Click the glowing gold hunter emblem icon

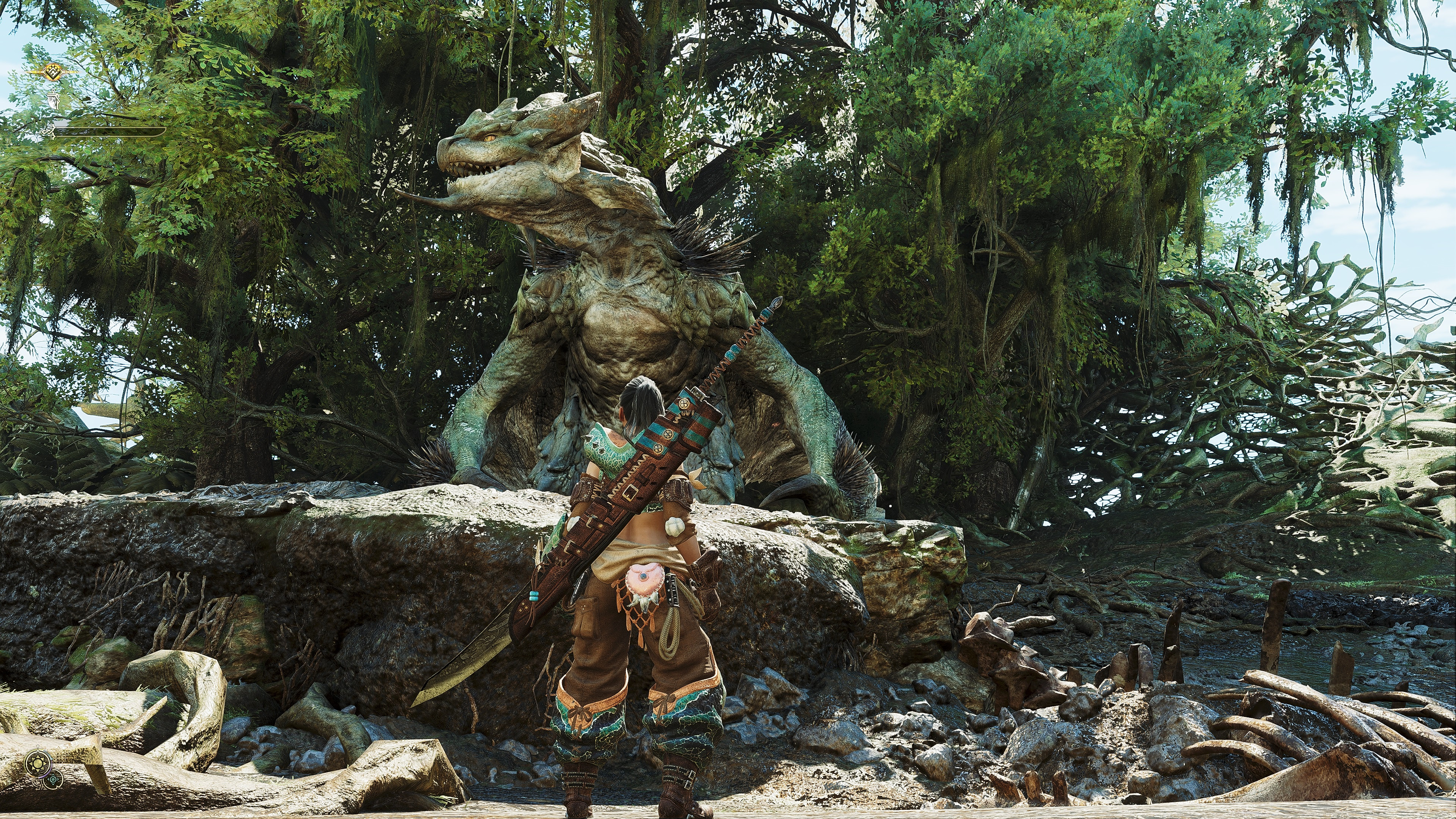53,72
